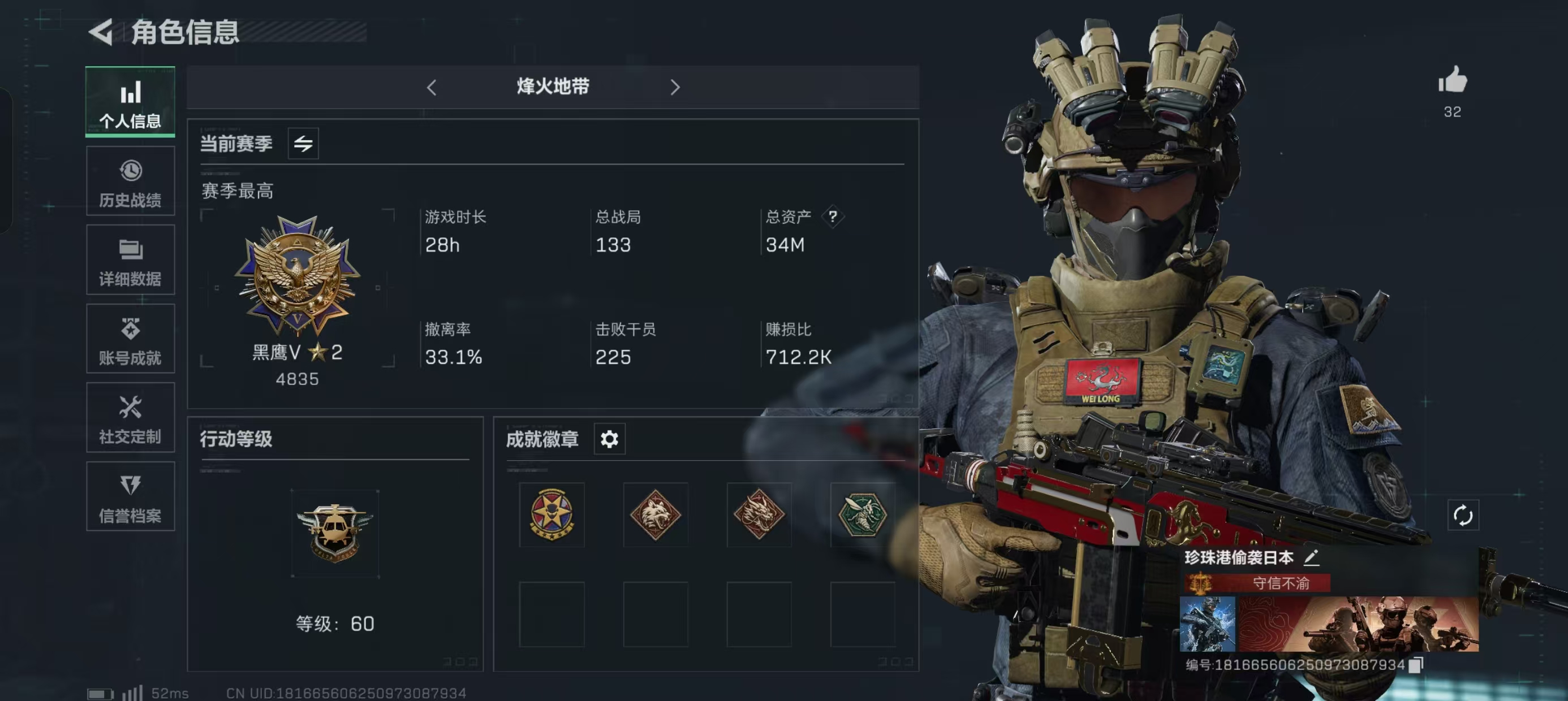Show the 详细数据 tab
Image resolution: width=1568 pixels, height=701 pixels.
pyautogui.click(x=130, y=261)
